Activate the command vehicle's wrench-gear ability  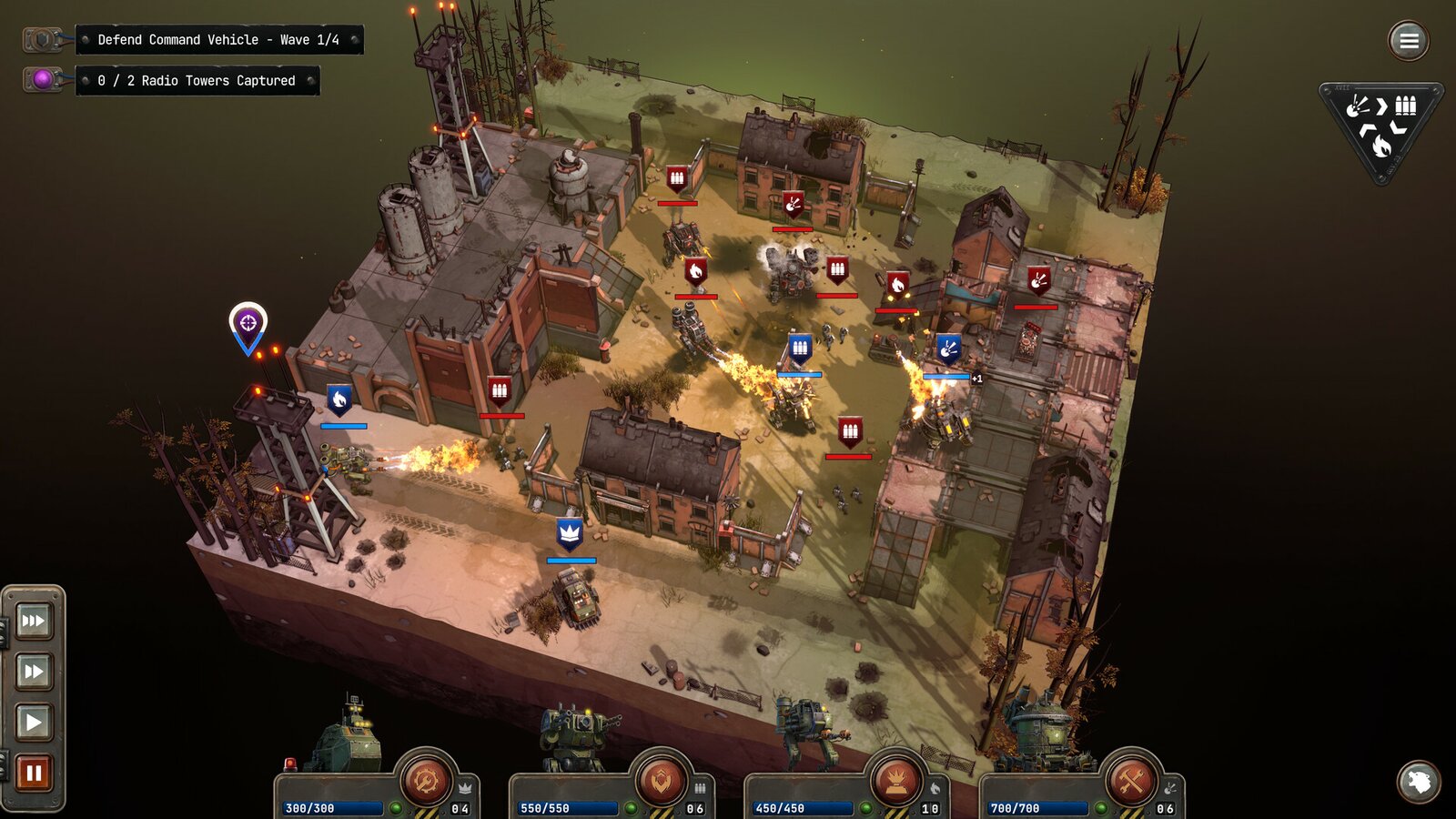pos(425,780)
